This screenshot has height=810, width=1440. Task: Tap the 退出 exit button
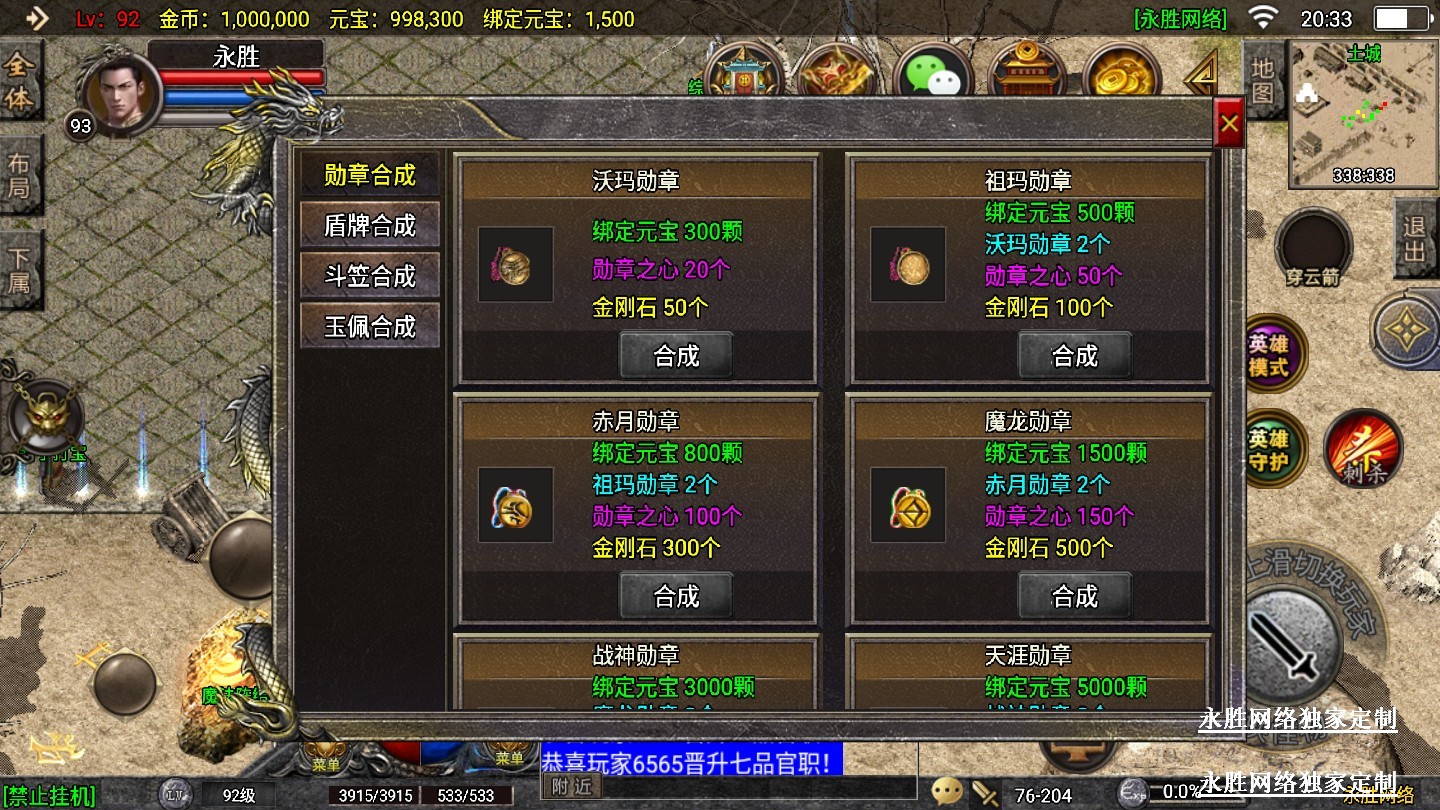(x=1415, y=238)
